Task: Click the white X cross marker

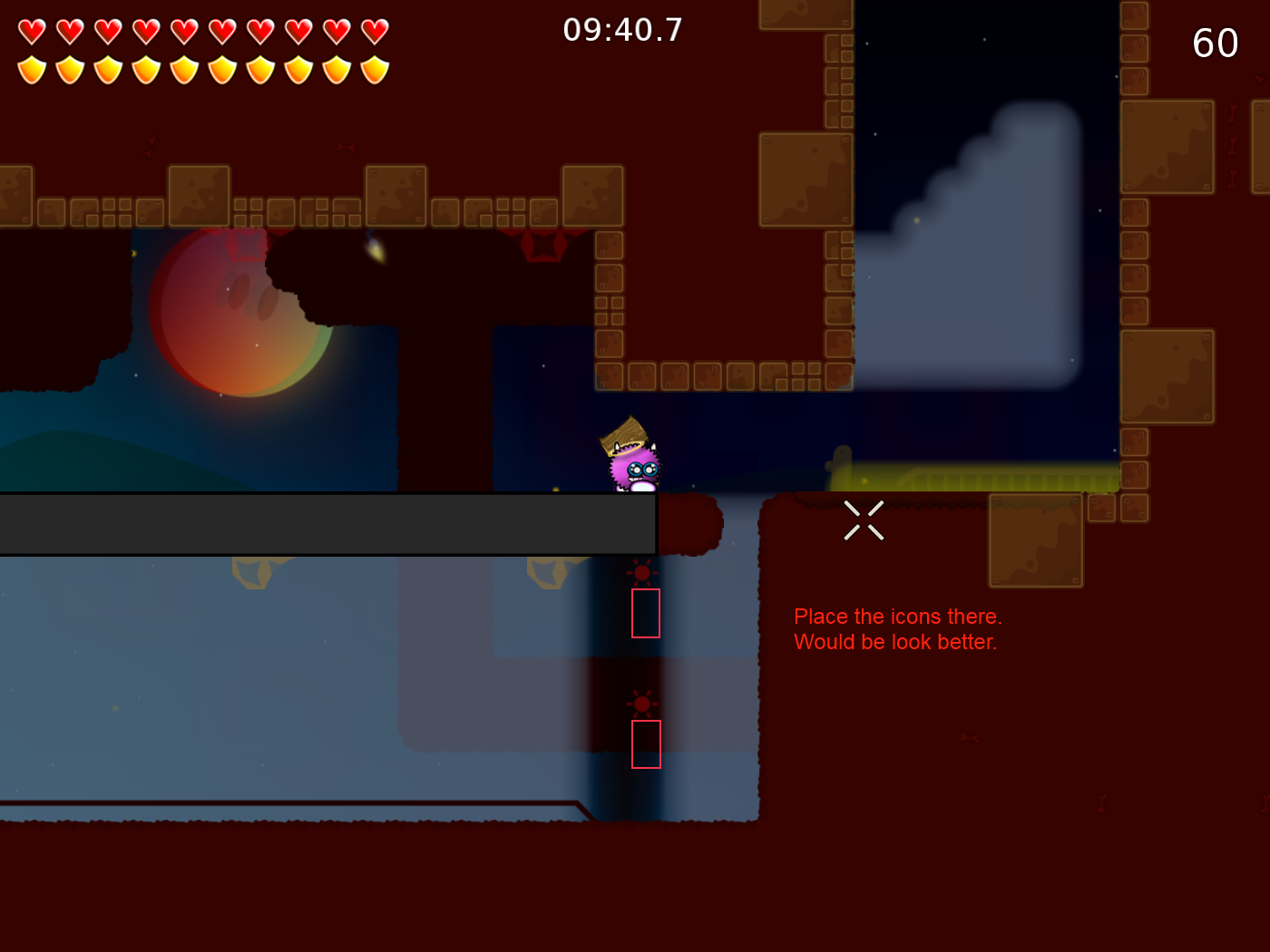Action: (864, 520)
